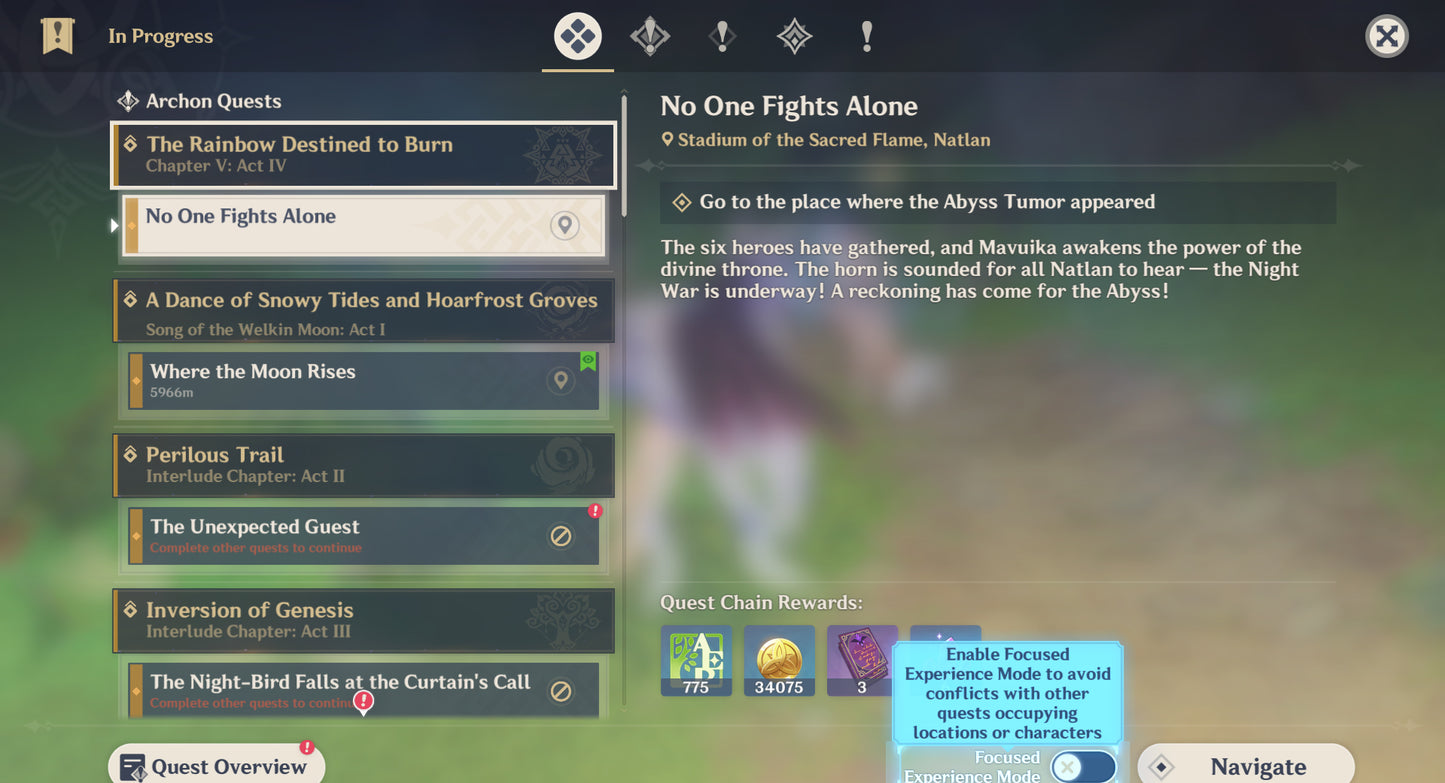
Task: Switch to the plain exclamation mark tab
Action: pyautogui.click(x=866, y=37)
